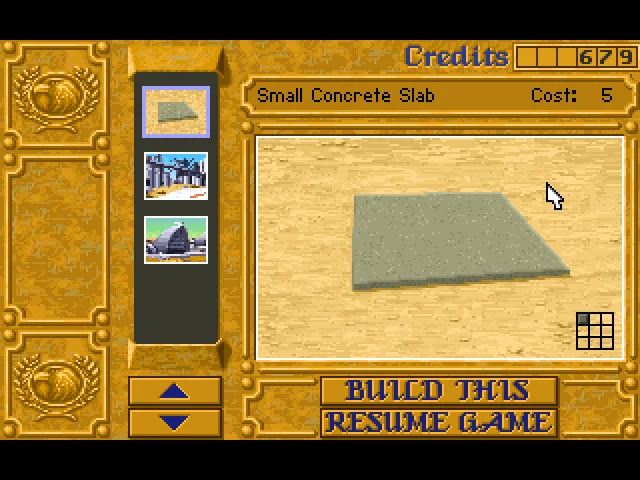Click the down arrow list button
This screenshot has height=480, width=640.
[x=175, y=422]
